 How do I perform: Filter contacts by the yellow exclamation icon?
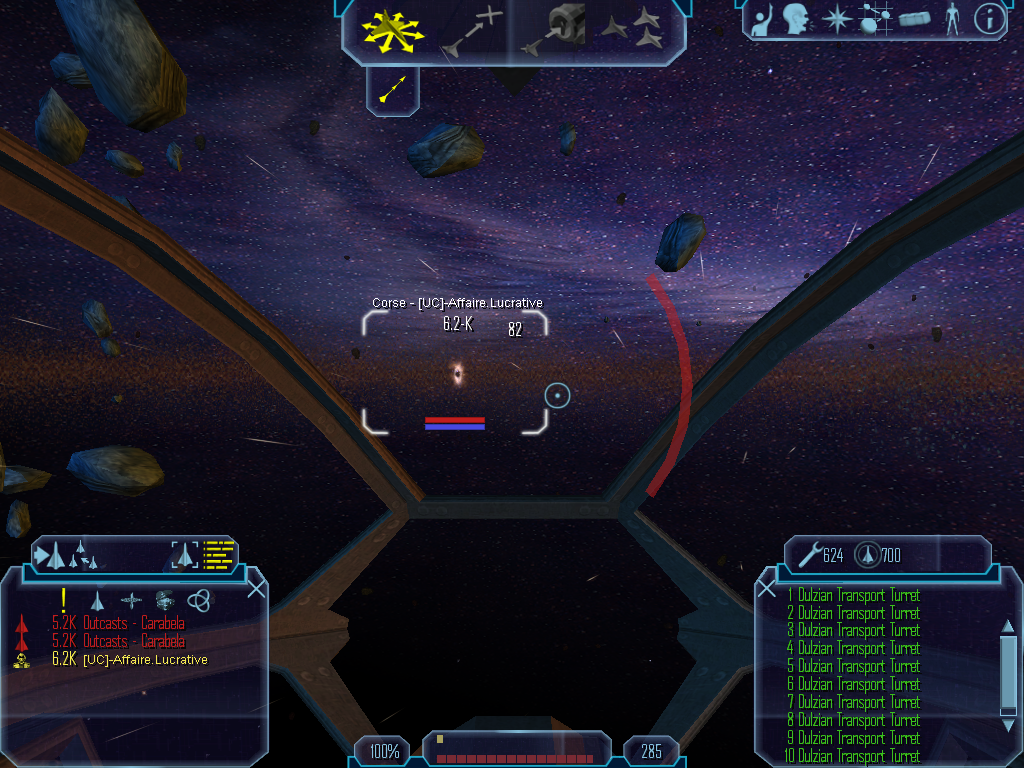pos(63,599)
